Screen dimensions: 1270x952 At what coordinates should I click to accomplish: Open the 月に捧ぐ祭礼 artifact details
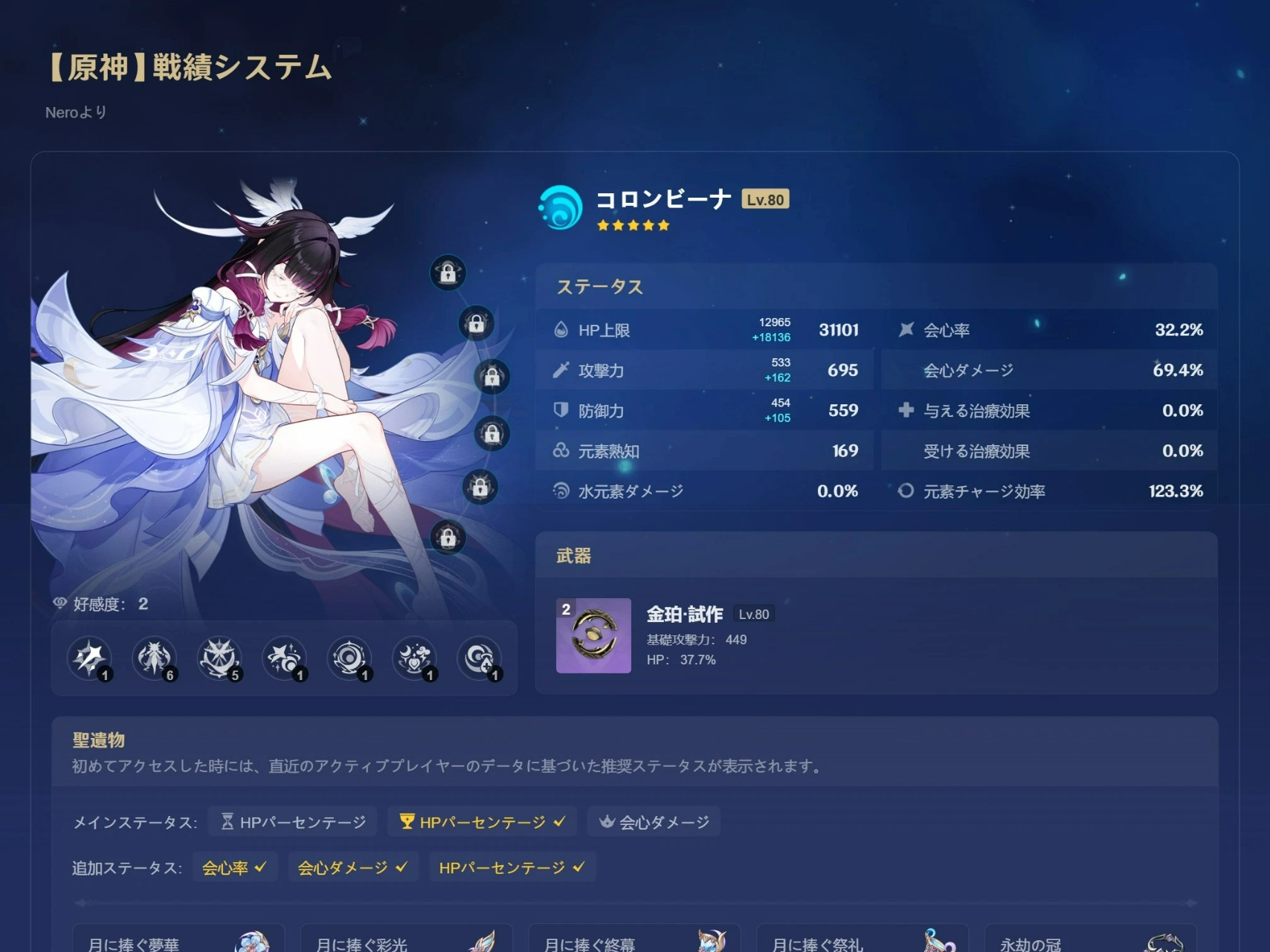[861, 939]
